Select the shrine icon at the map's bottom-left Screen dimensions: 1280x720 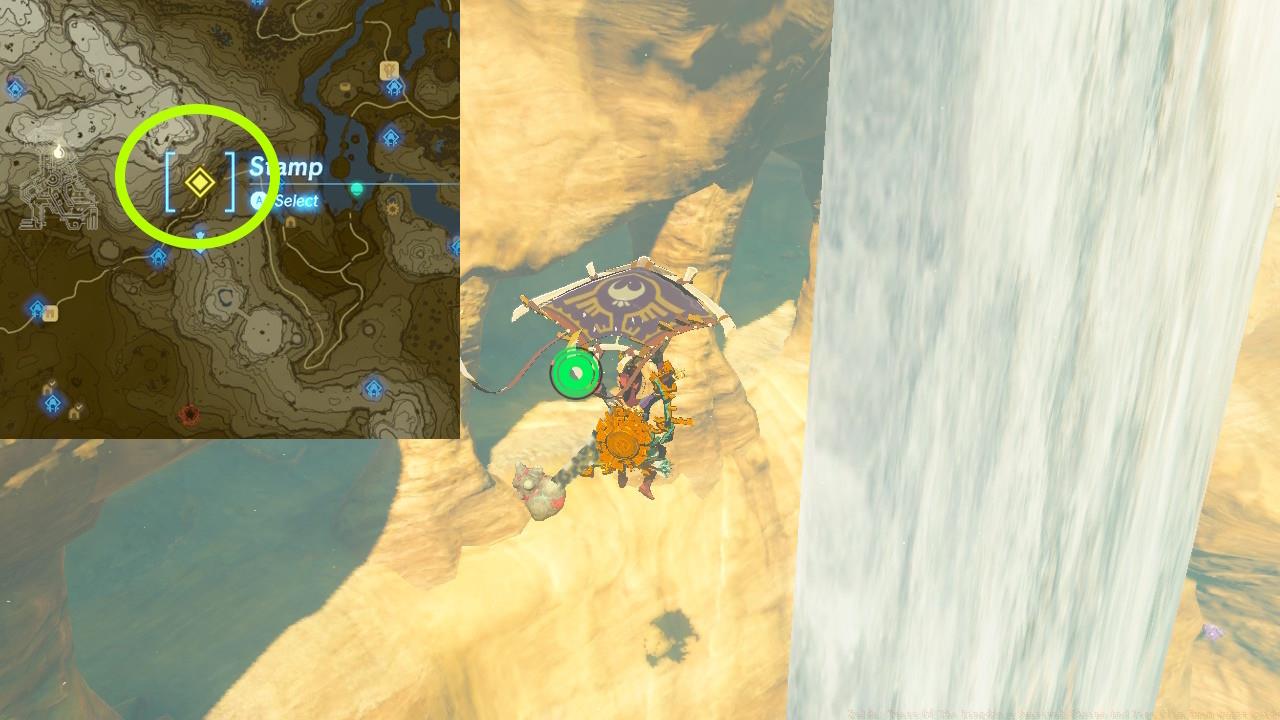(53, 403)
